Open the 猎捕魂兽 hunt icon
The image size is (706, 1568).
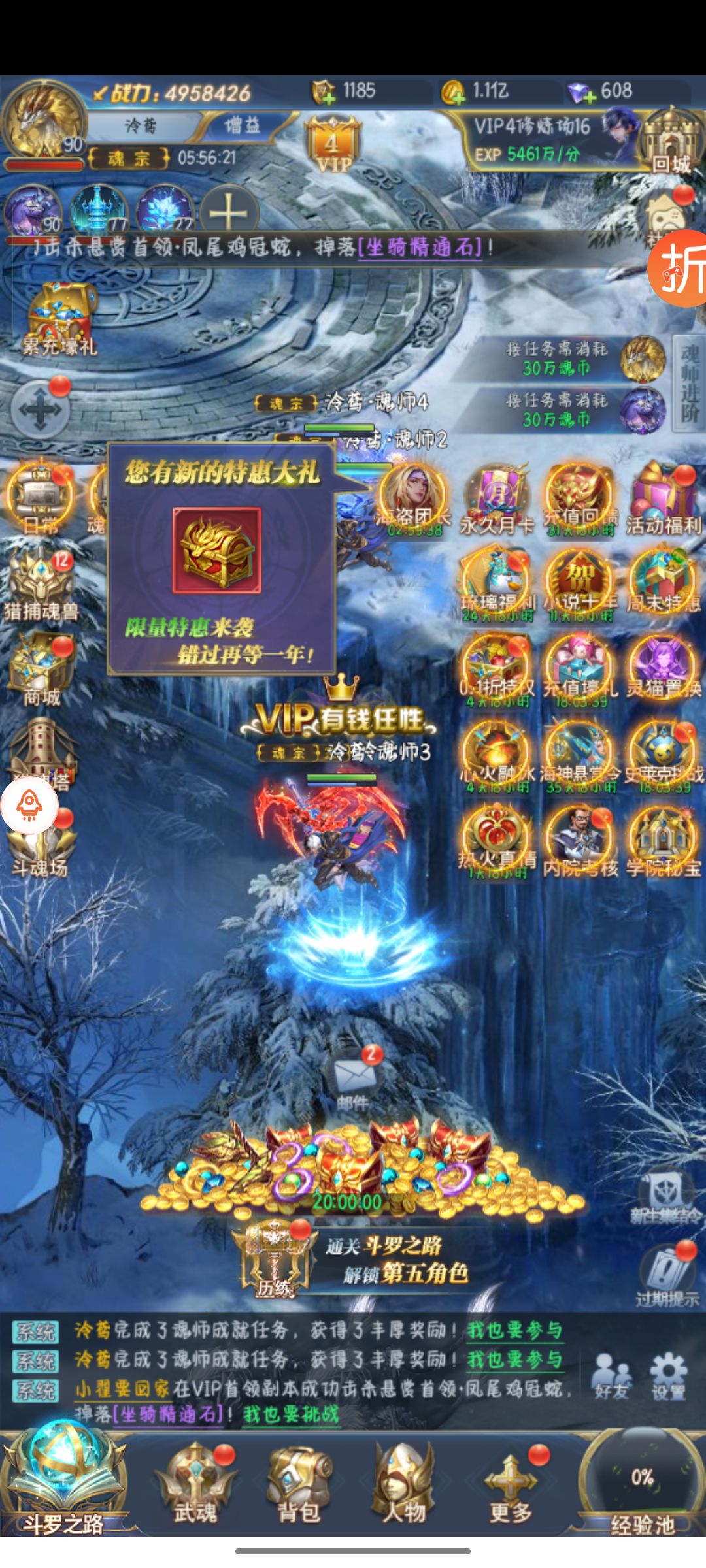pyautogui.click(x=42, y=585)
